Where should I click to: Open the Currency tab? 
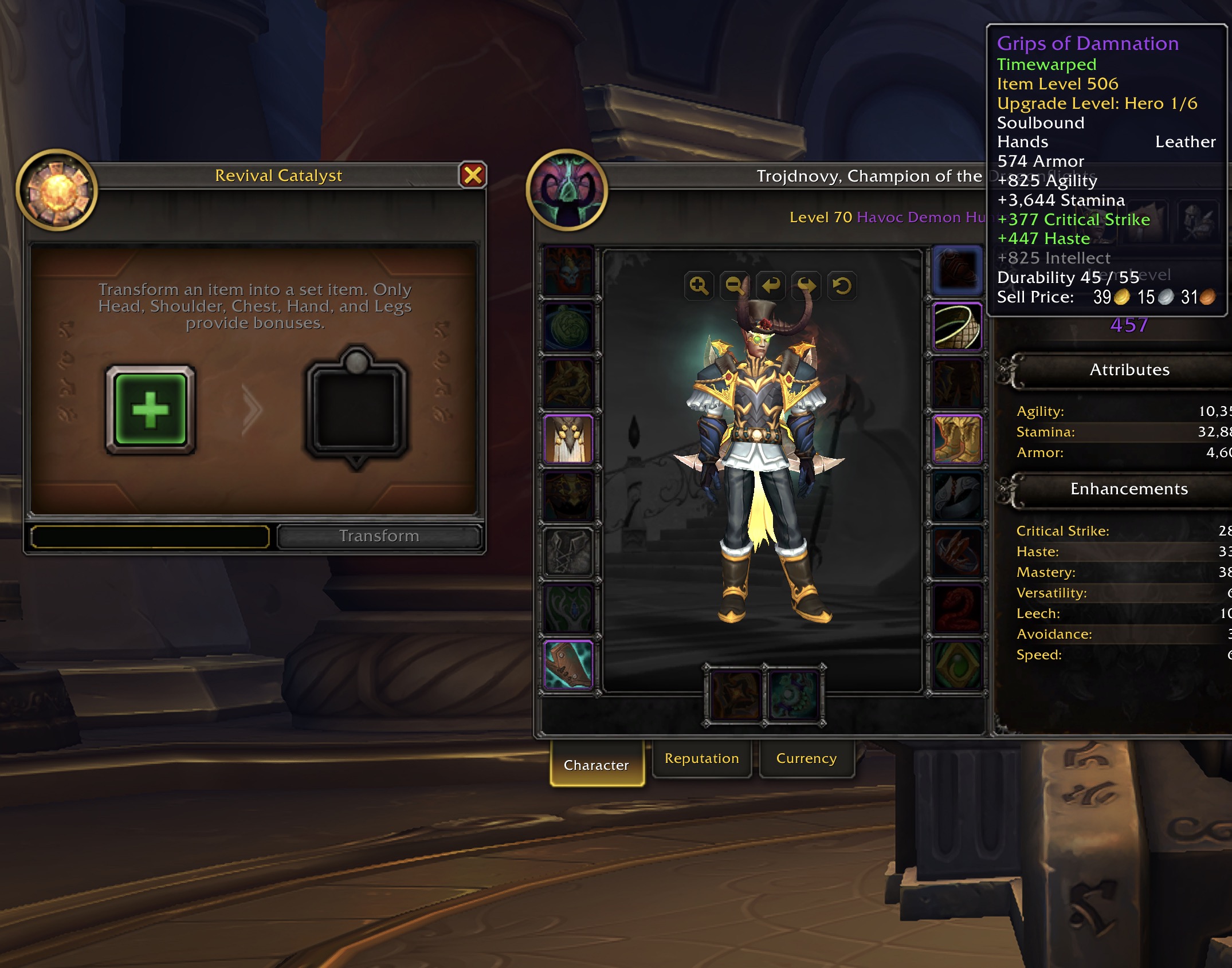tap(806, 758)
